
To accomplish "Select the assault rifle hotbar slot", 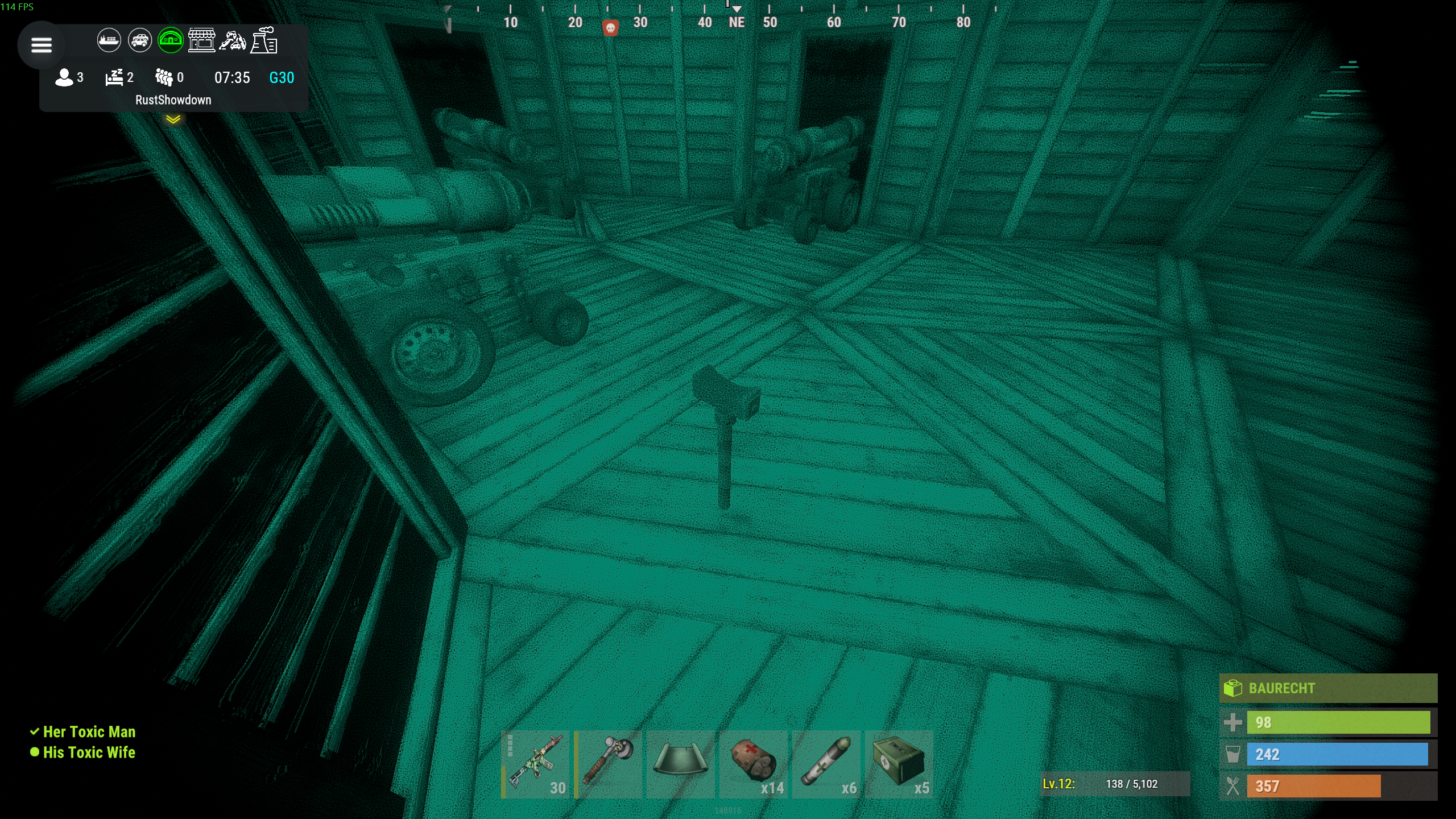I will [x=536, y=764].
